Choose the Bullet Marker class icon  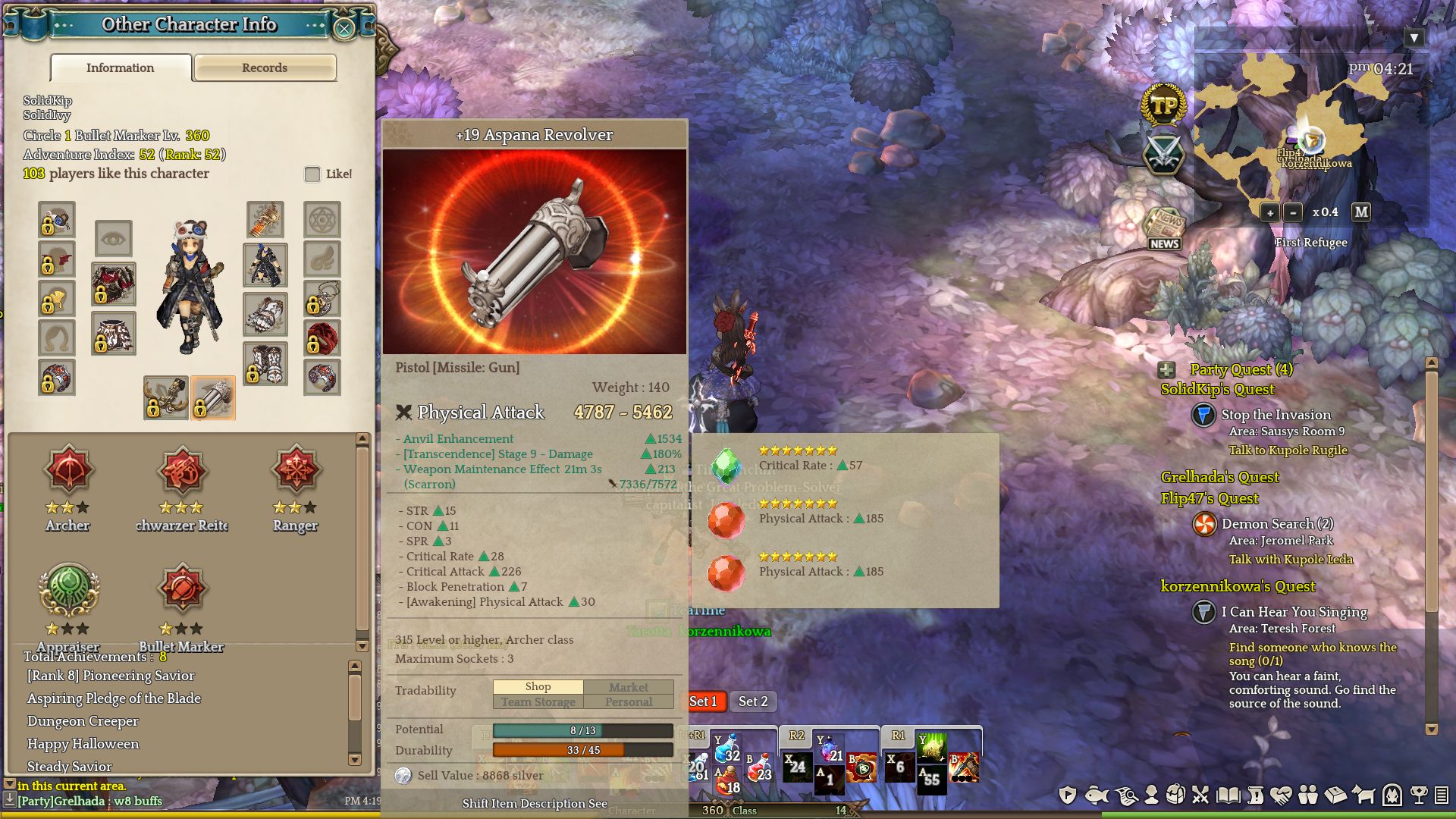[182, 588]
